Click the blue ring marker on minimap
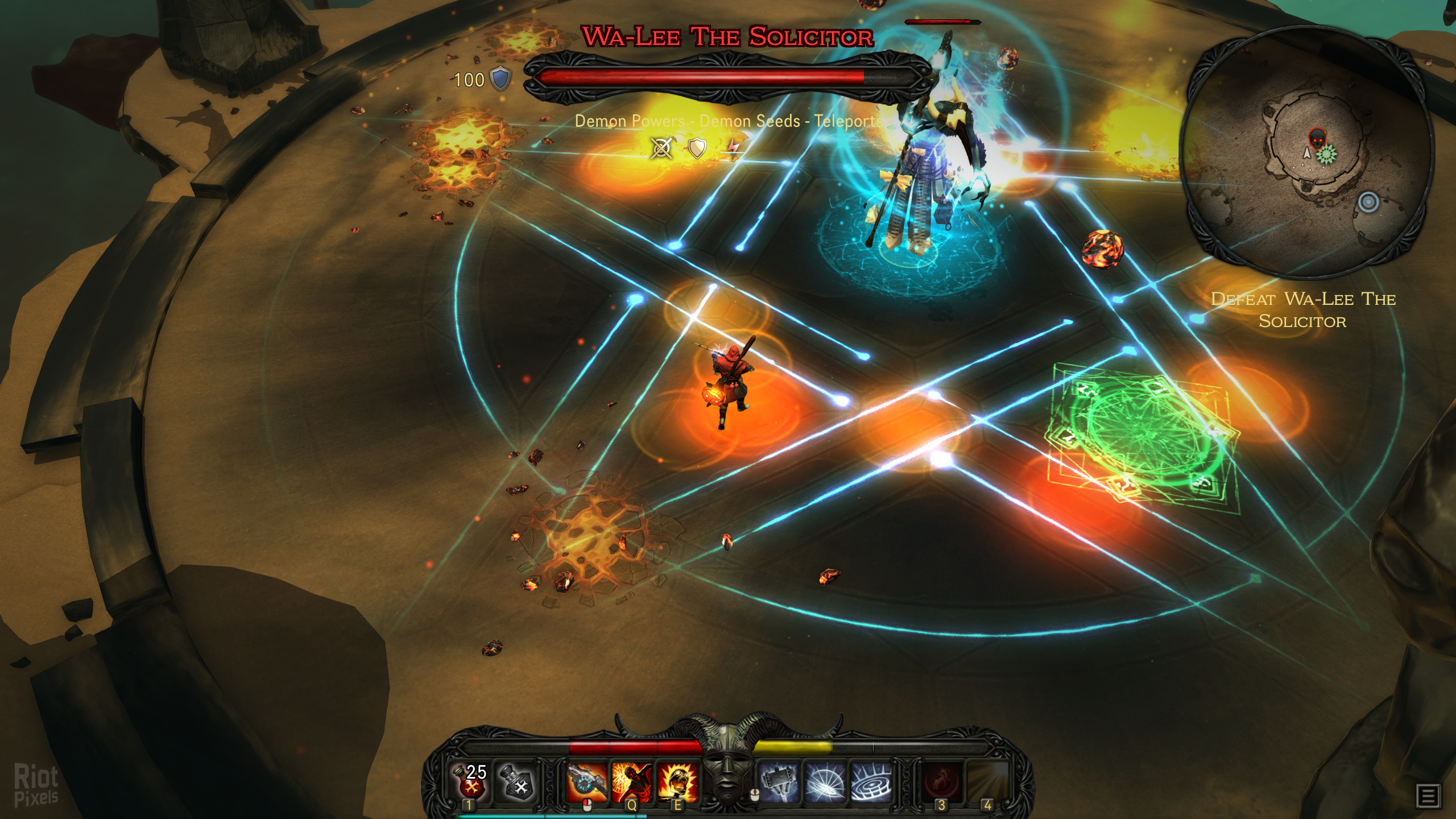The height and width of the screenshot is (819, 1456). pos(1368,202)
